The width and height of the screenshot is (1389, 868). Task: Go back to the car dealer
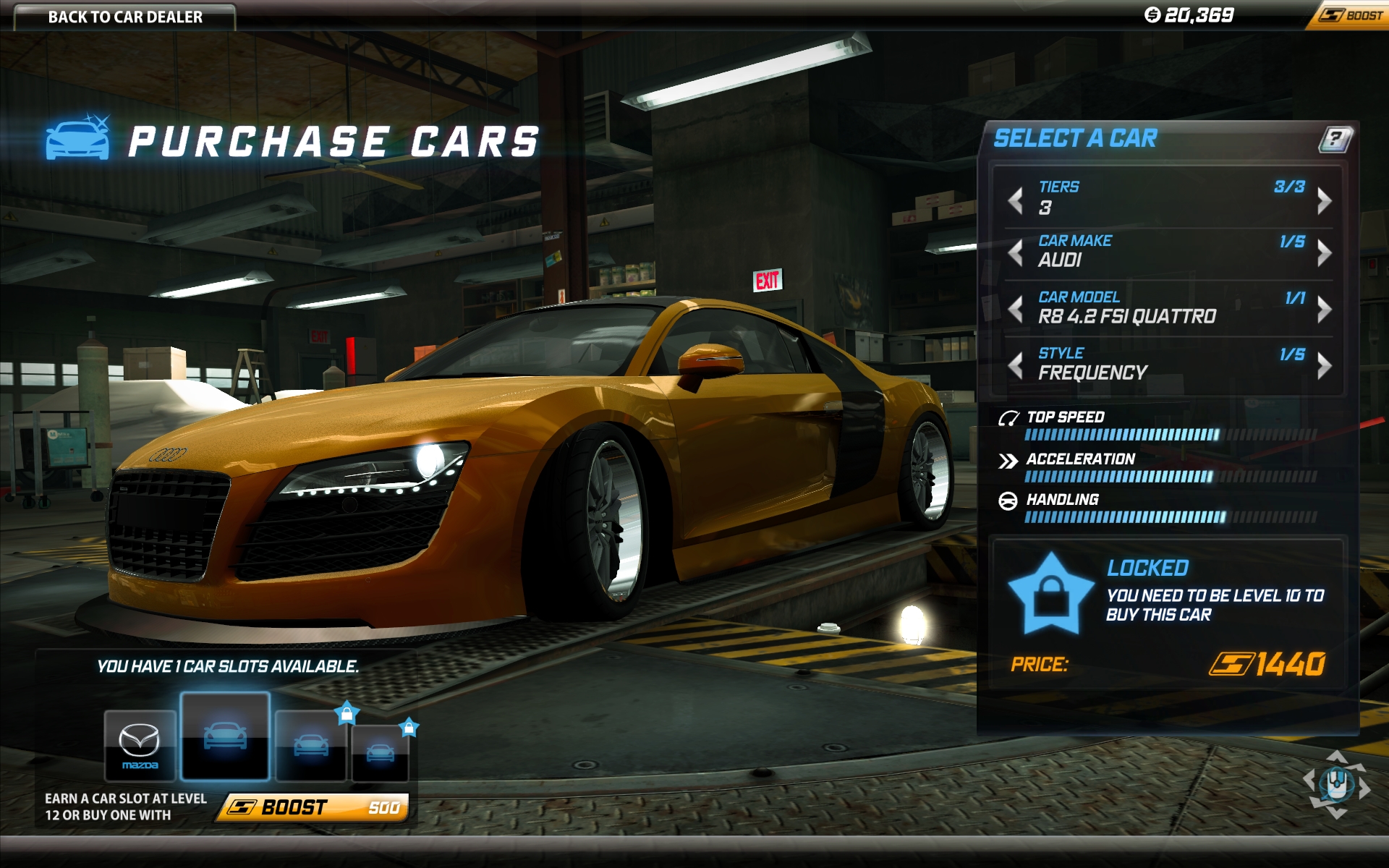pyautogui.click(x=125, y=17)
